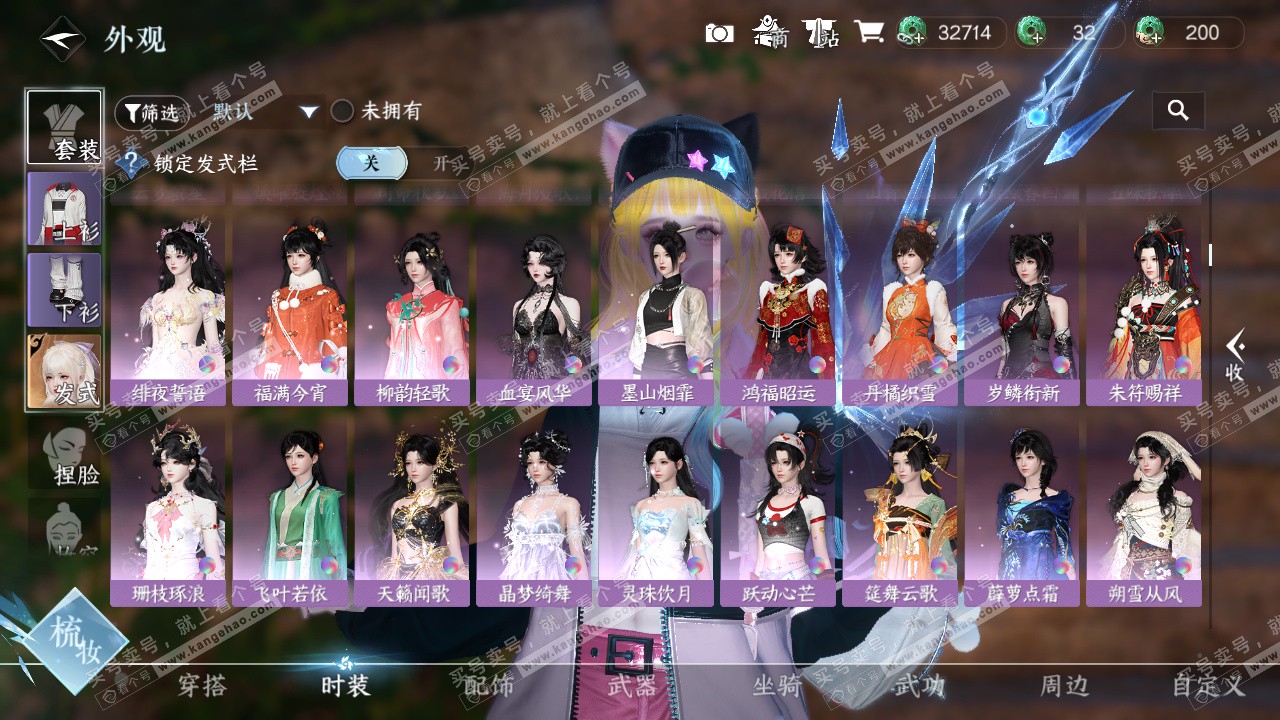Select the 套装 category tab

click(x=64, y=127)
